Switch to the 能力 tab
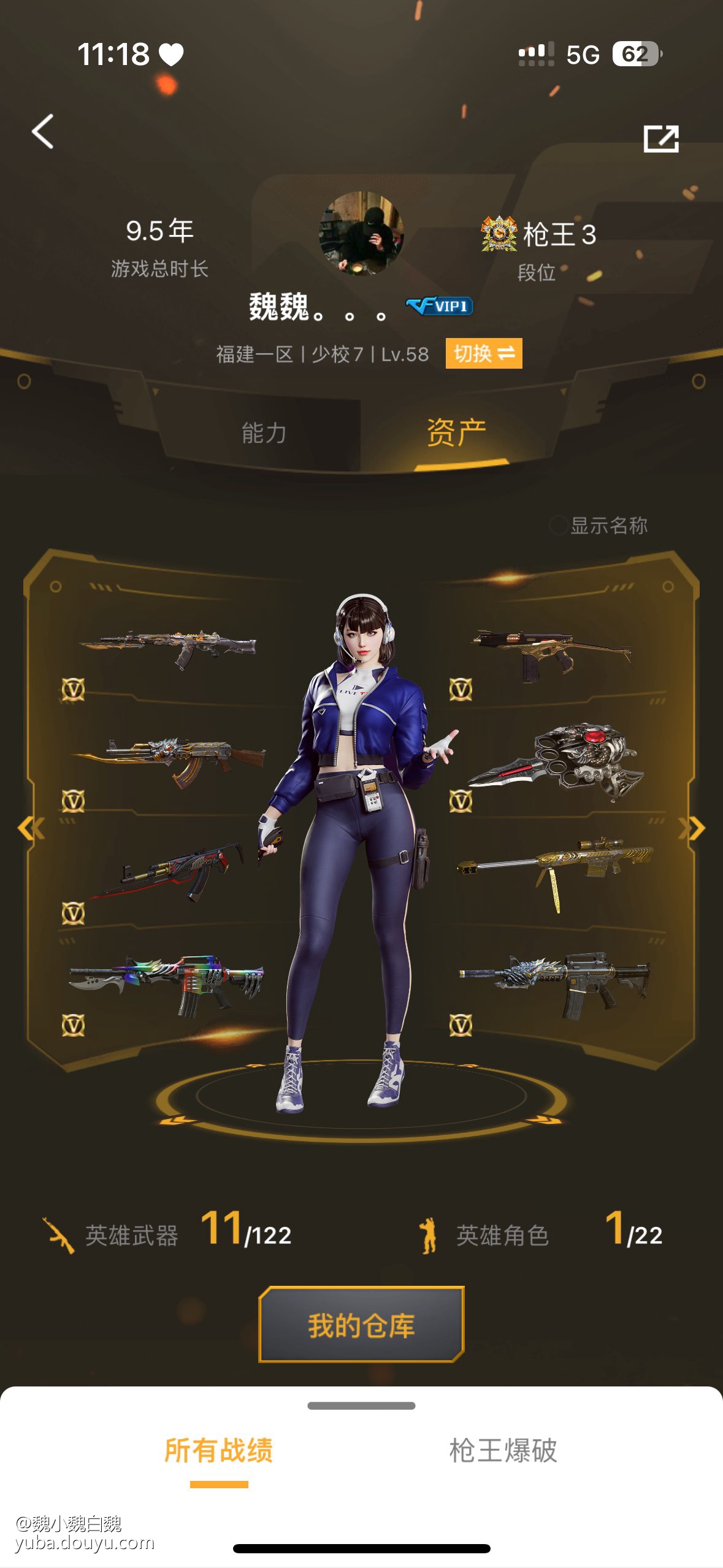 (264, 433)
